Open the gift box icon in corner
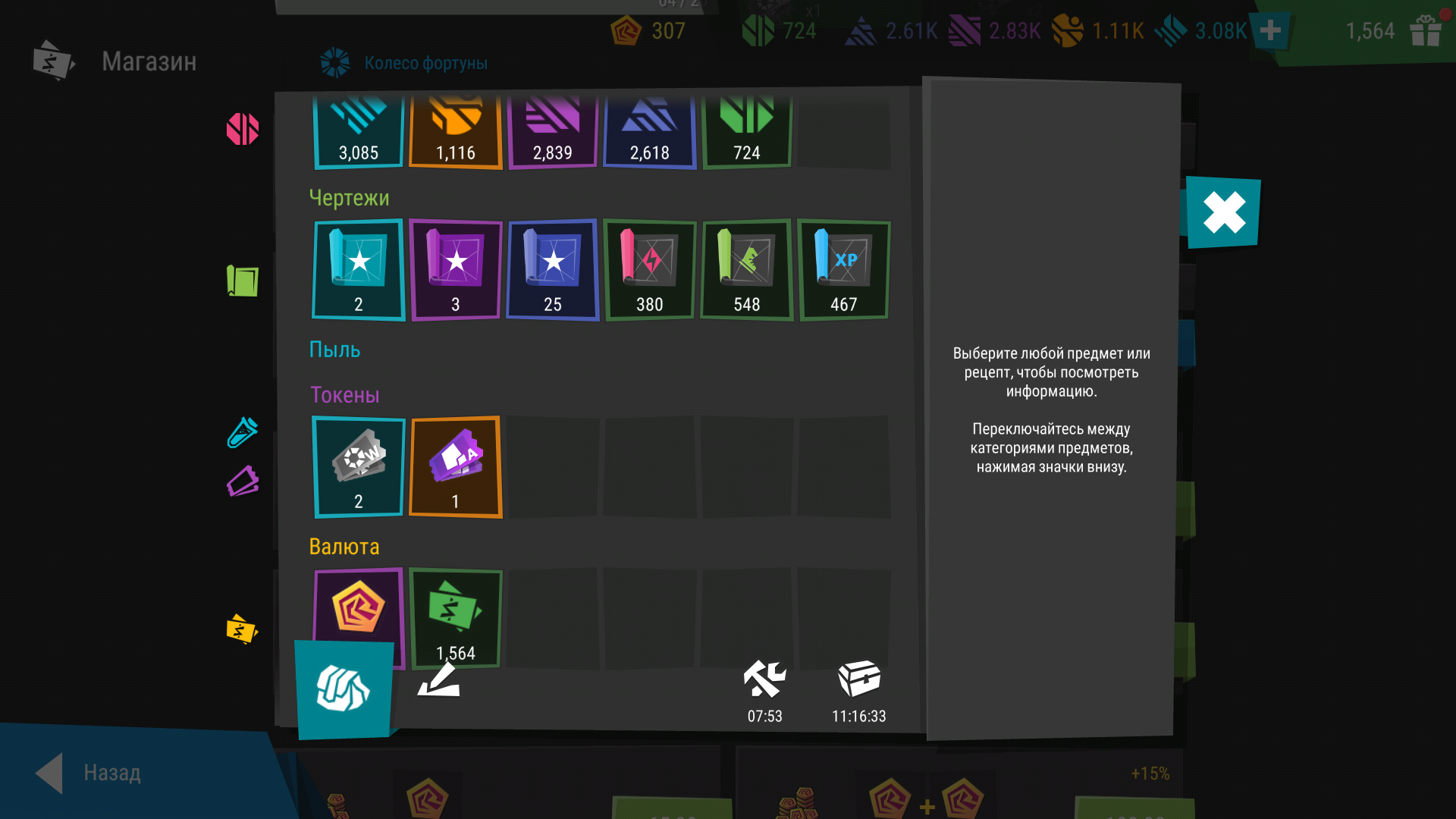Image resolution: width=1456 pixels, height=819 pixels. pyautogui.click(x=1426, y=31)
